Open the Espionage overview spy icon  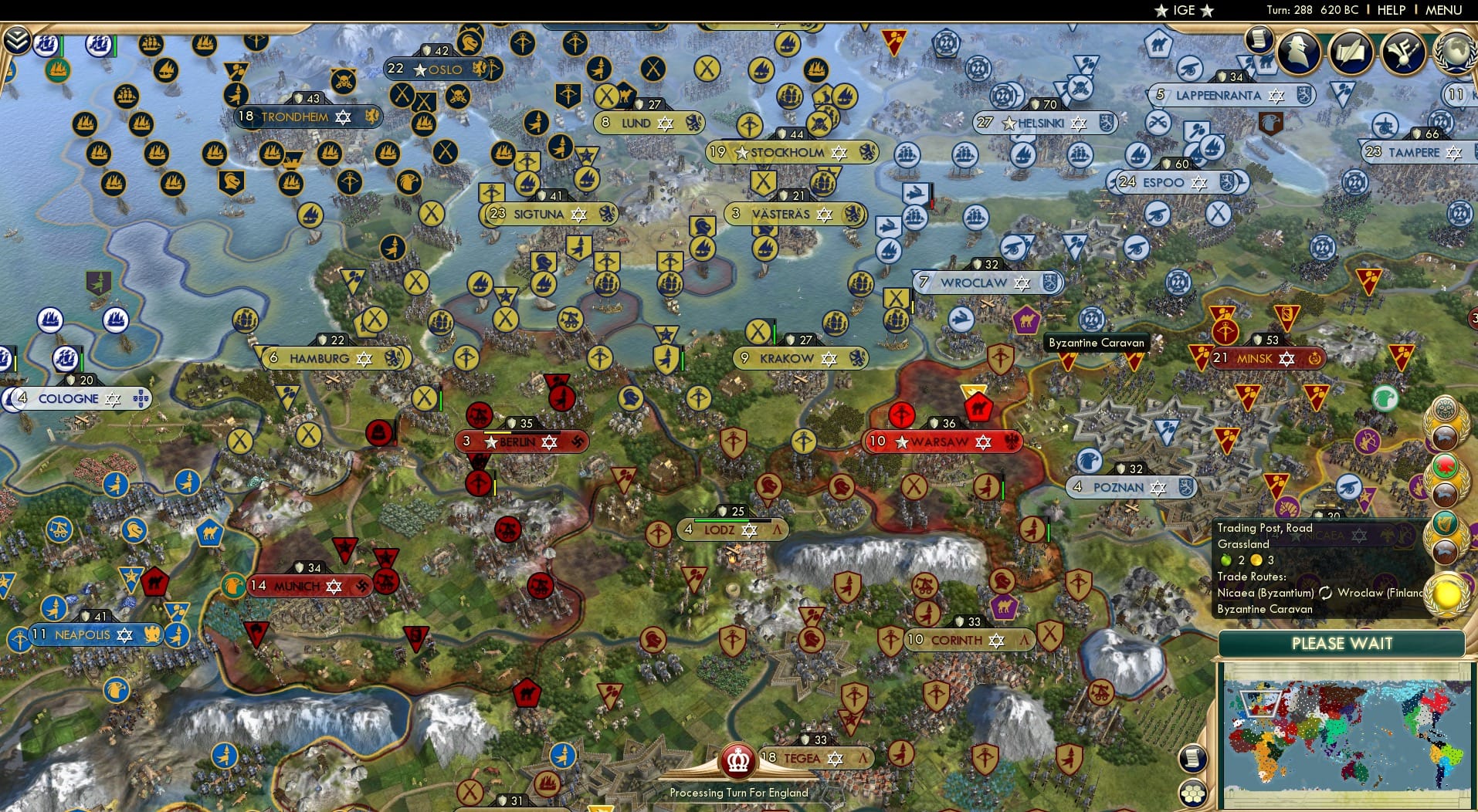tap(1297, 49)
